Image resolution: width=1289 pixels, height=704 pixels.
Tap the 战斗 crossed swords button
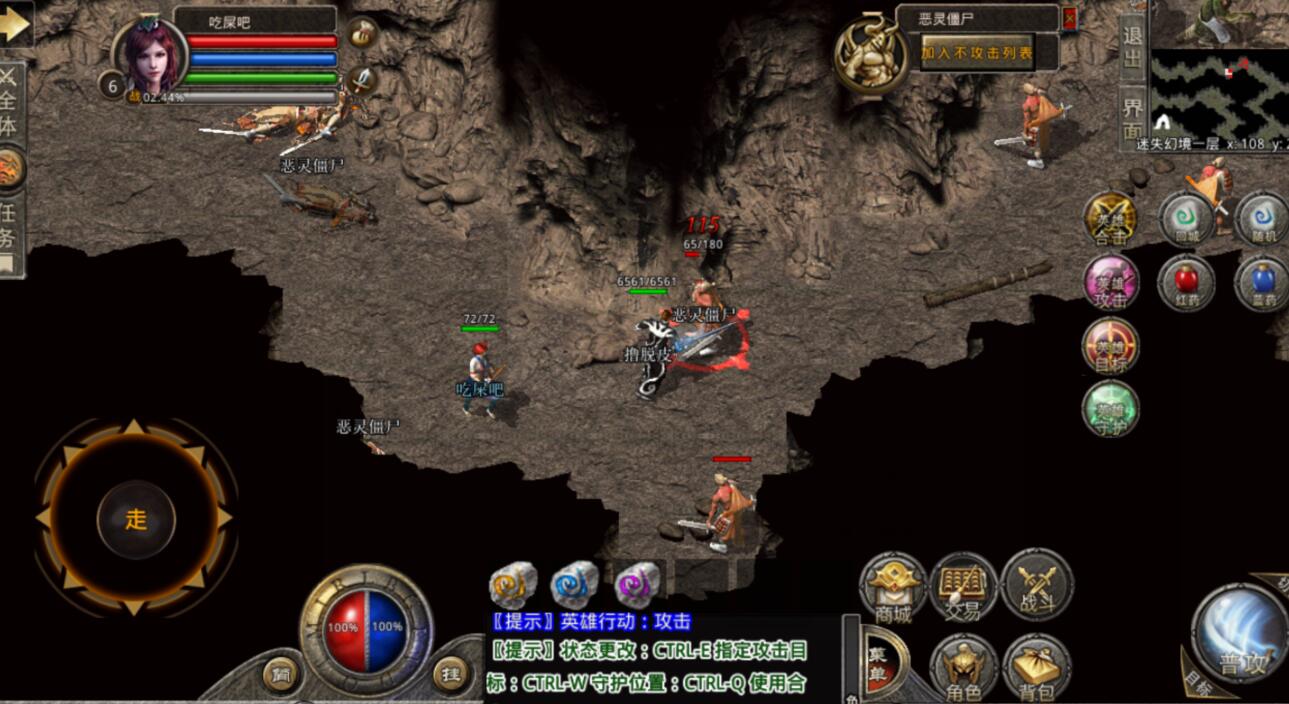(1036, 586)
